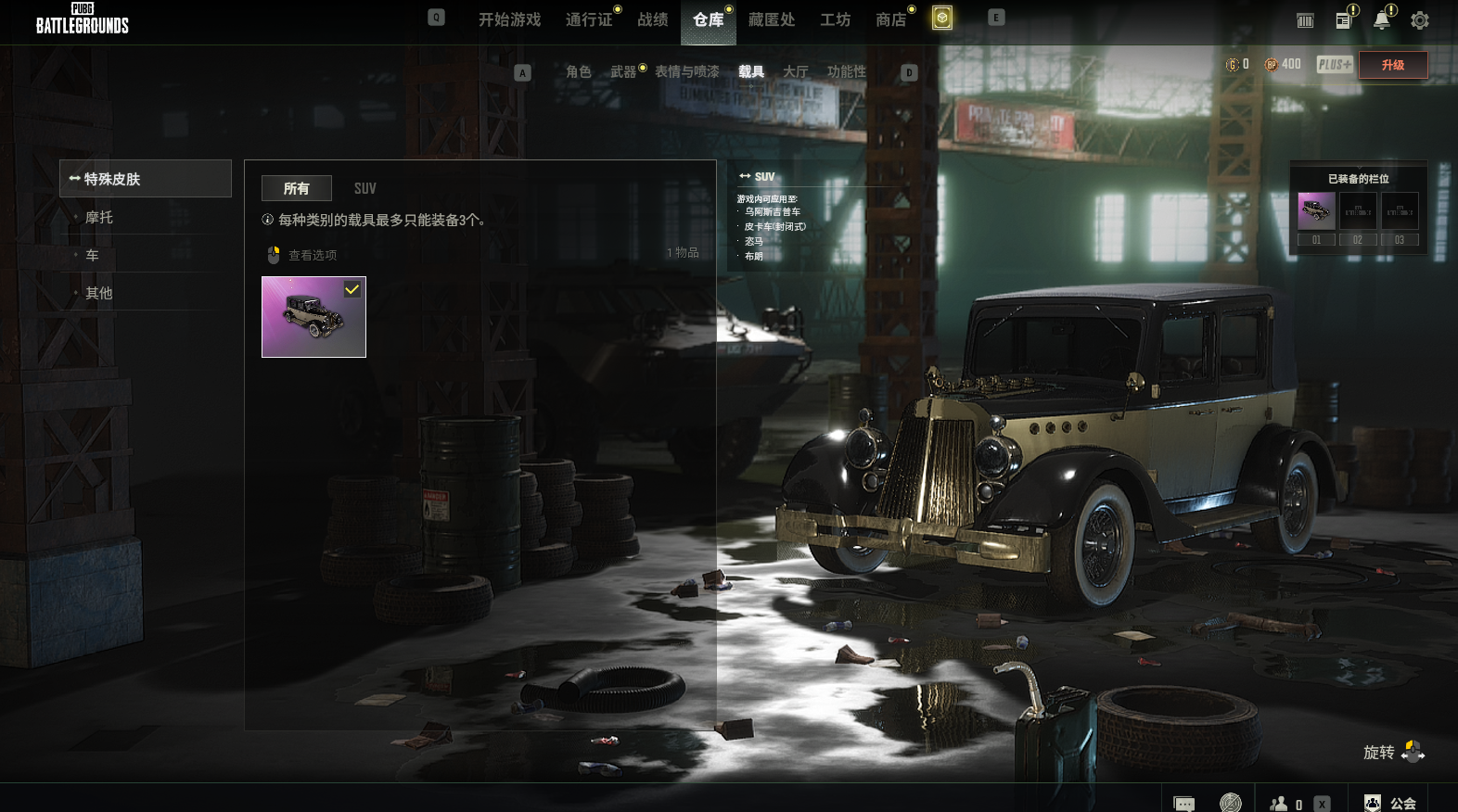
Task: Go to the 藏匿处 hideout tab
Action: coord(772,19)
